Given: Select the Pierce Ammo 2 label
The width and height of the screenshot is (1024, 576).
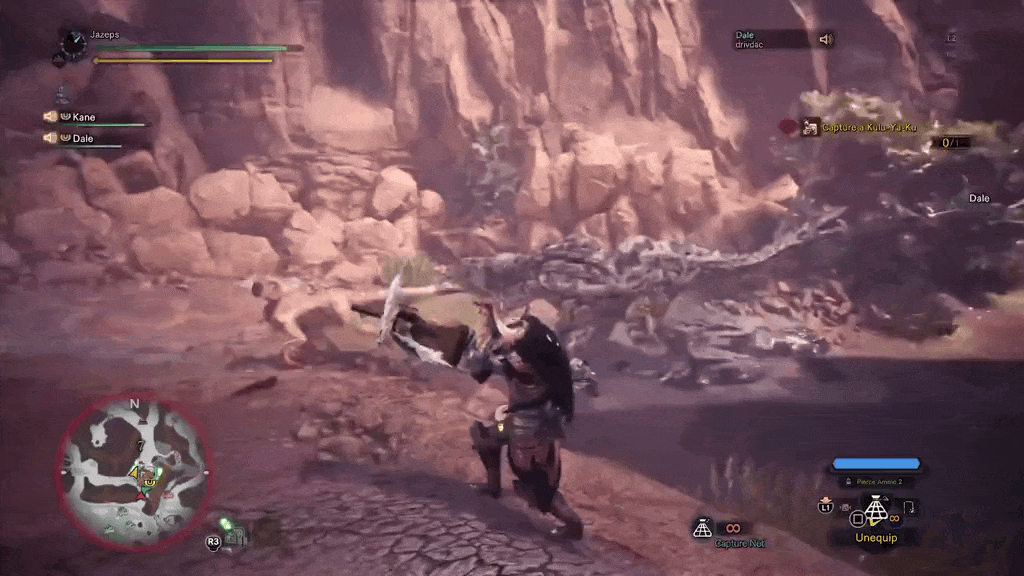Looking at the screenshot, I should click(x=877, y=481).
